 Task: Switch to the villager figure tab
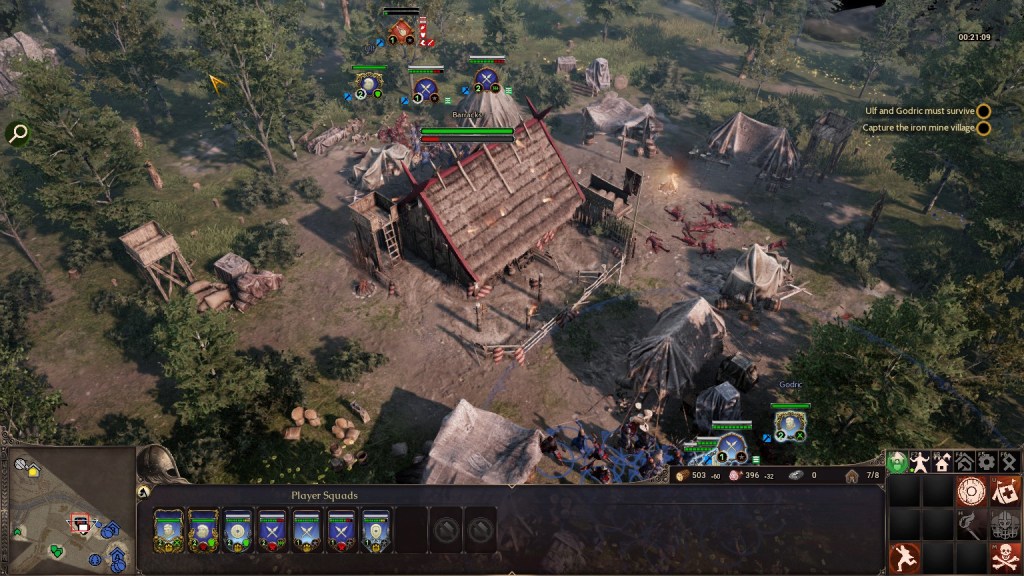(919, 462)
